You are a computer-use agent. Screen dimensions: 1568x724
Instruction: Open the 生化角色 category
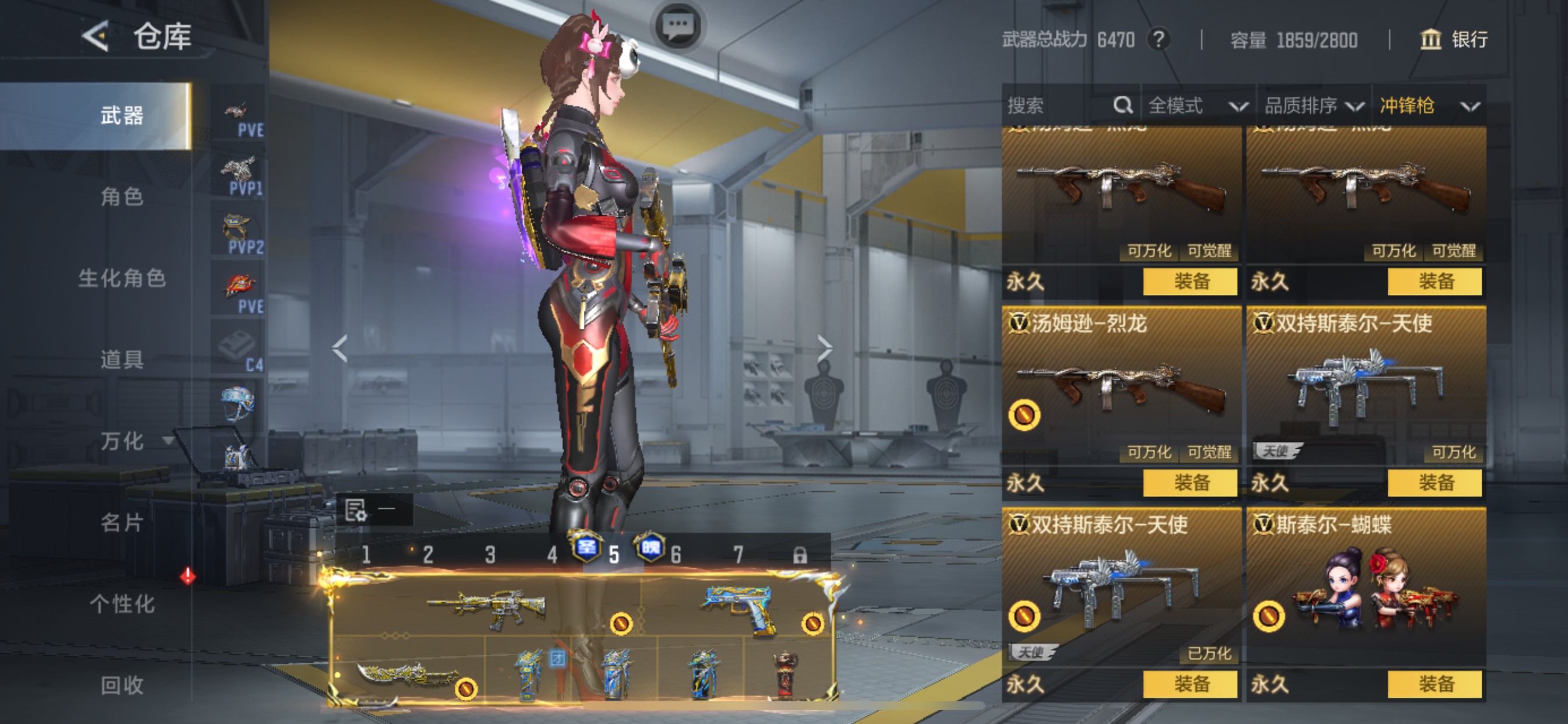coord(122,278)
